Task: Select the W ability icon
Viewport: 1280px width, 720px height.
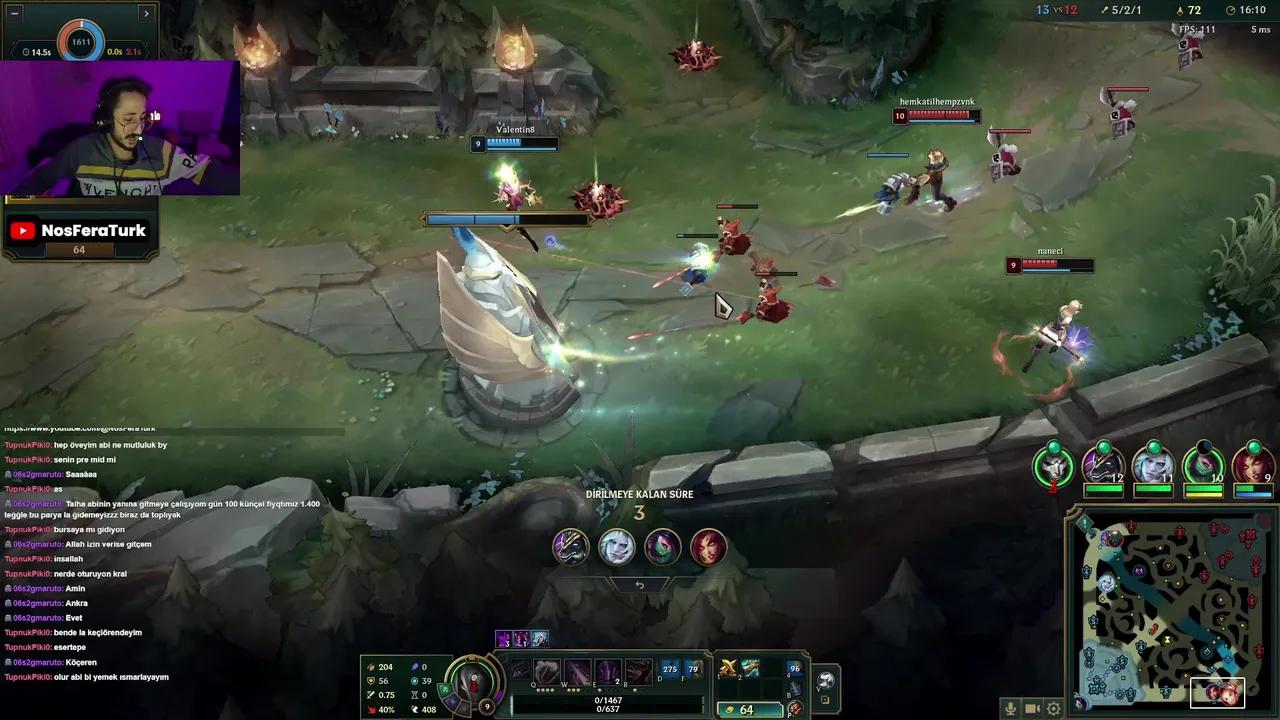Action: tap(576, 671)
